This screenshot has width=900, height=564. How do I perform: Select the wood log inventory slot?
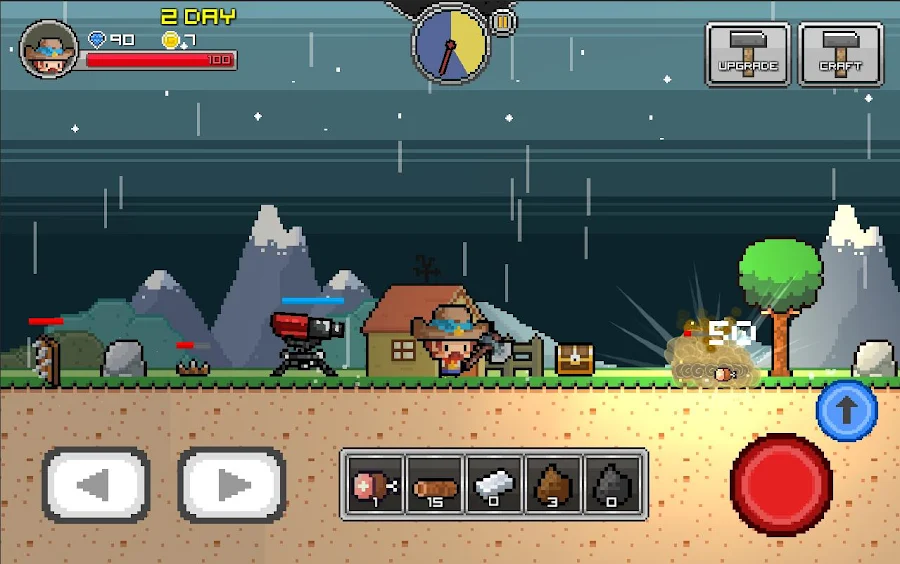434,484
